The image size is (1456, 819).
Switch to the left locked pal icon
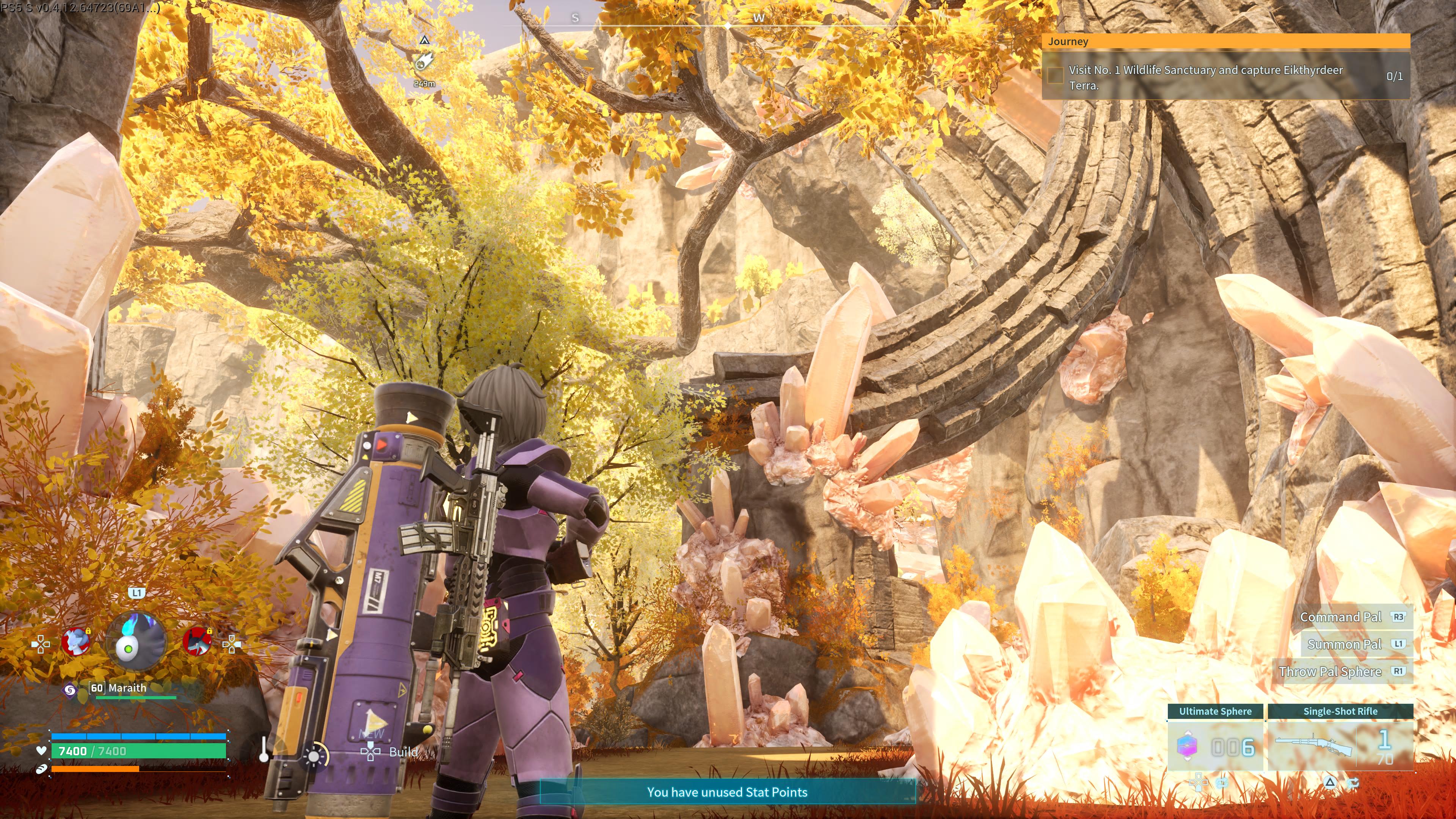point(76,642)
